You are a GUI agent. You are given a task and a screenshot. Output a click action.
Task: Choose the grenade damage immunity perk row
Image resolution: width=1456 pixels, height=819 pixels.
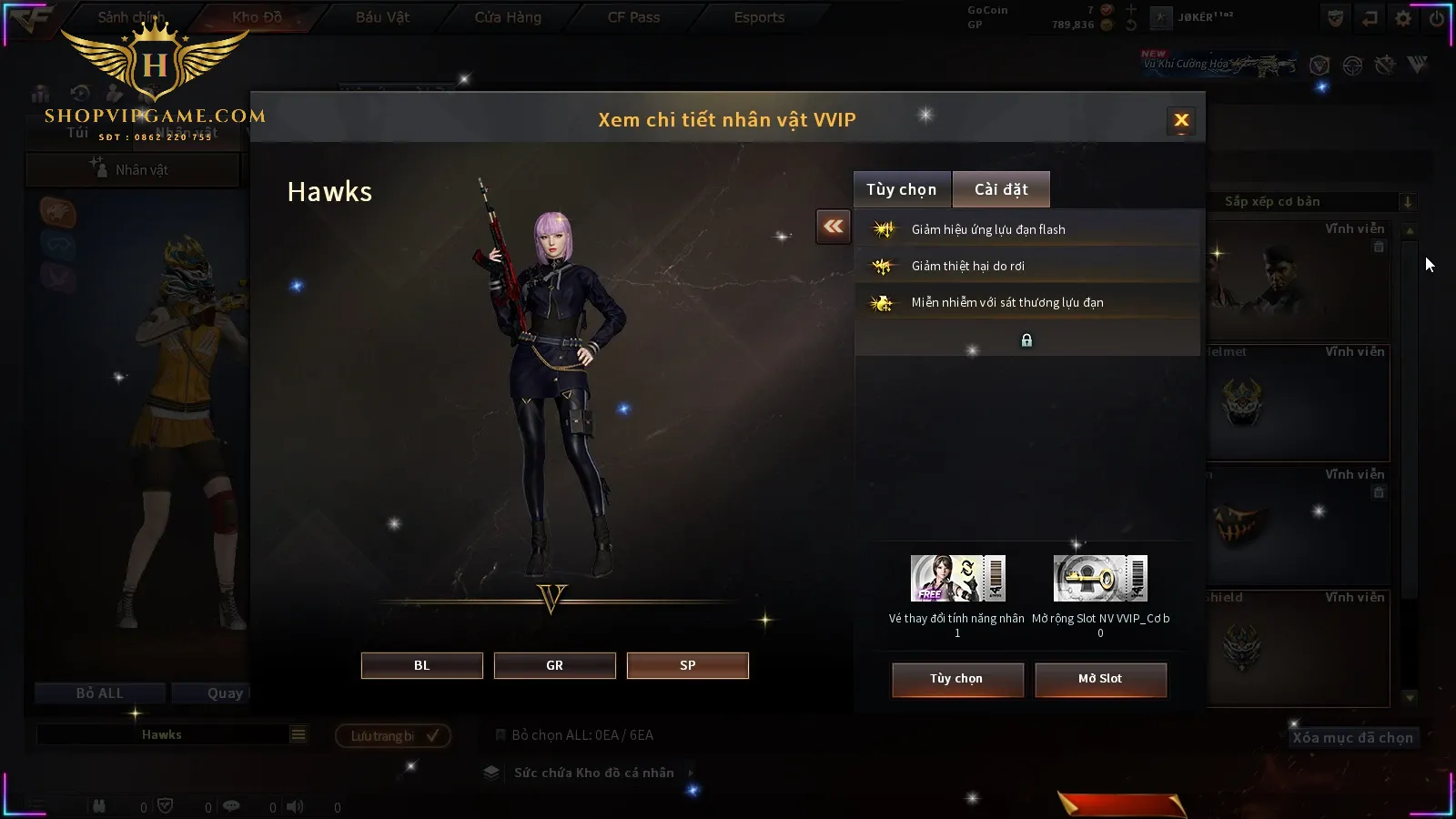[x=1026, y=302]
